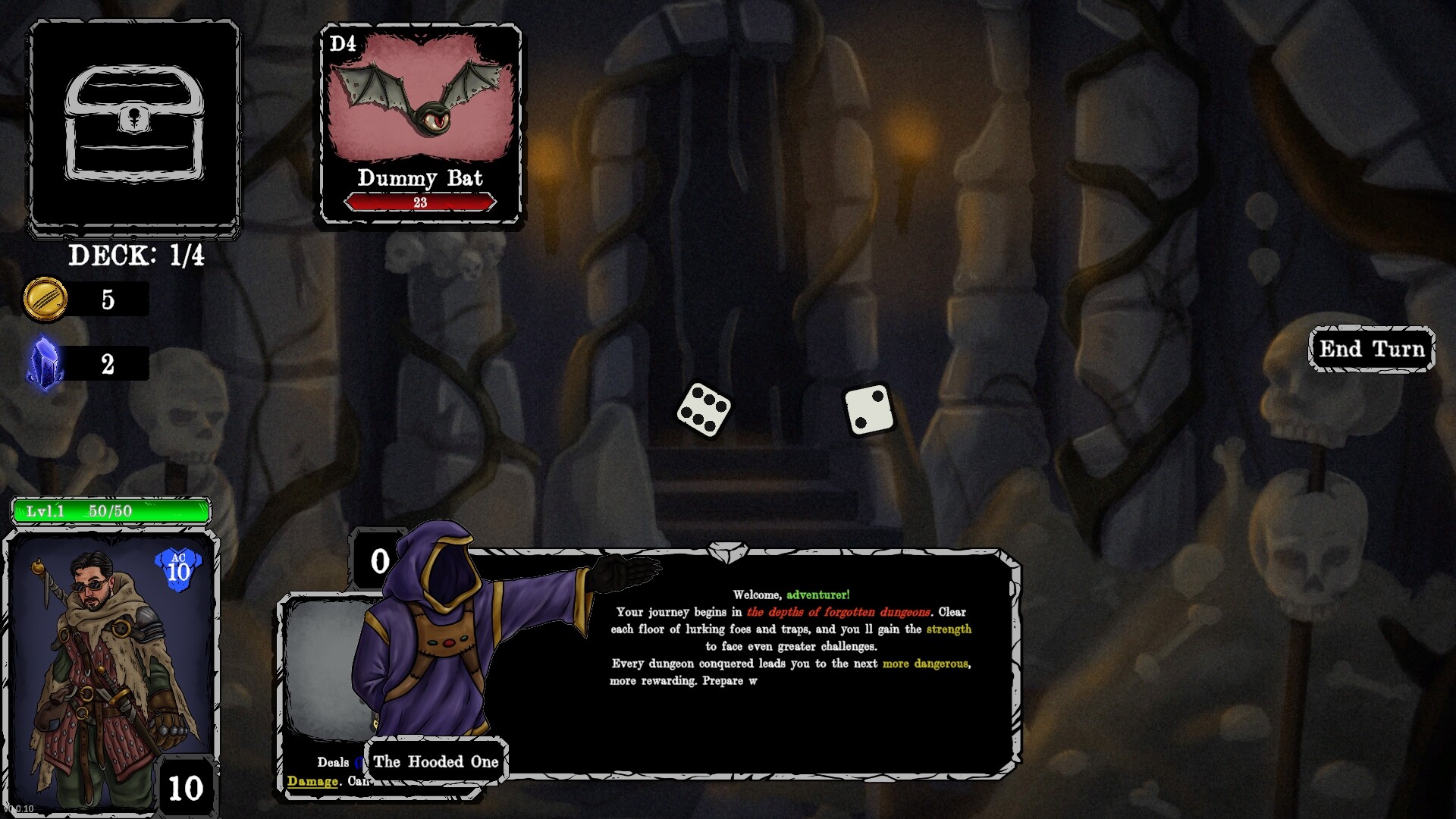Viewport: 1456px width, 819px height.
Task: Click the Damage keyword link
Action: (x=312, y=781)
